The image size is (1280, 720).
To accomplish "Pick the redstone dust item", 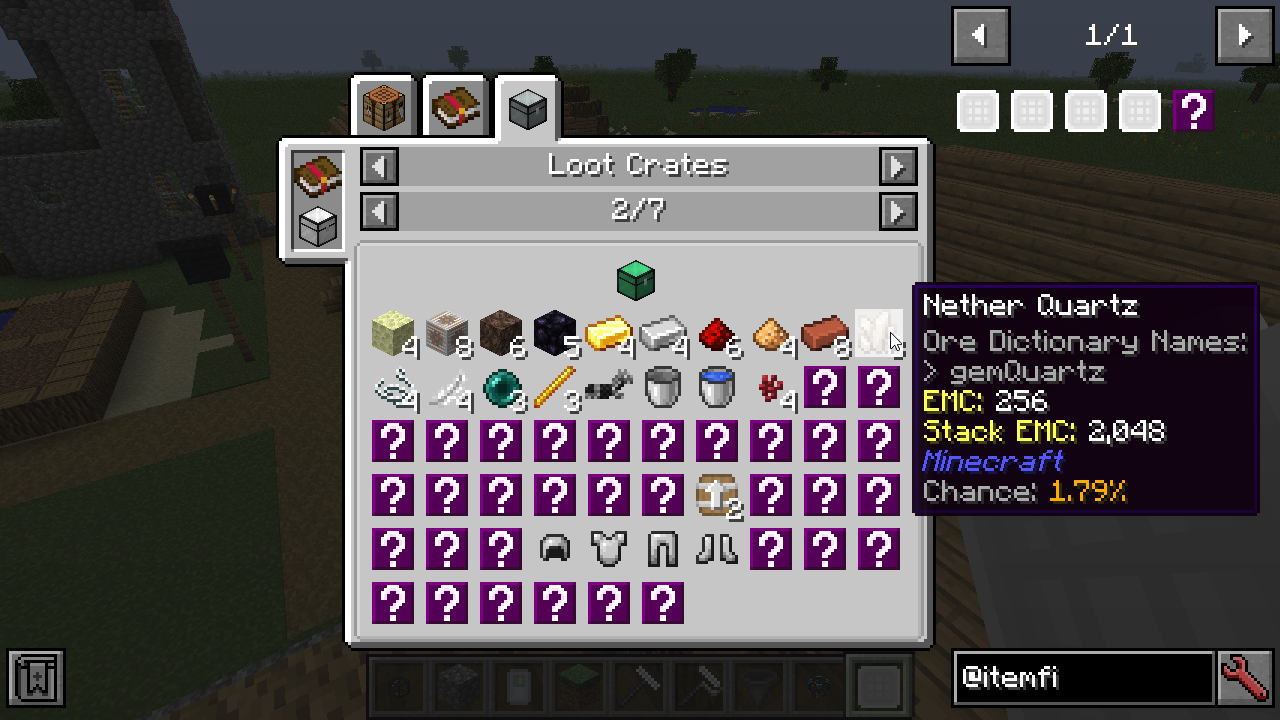I will click(717, 333).
